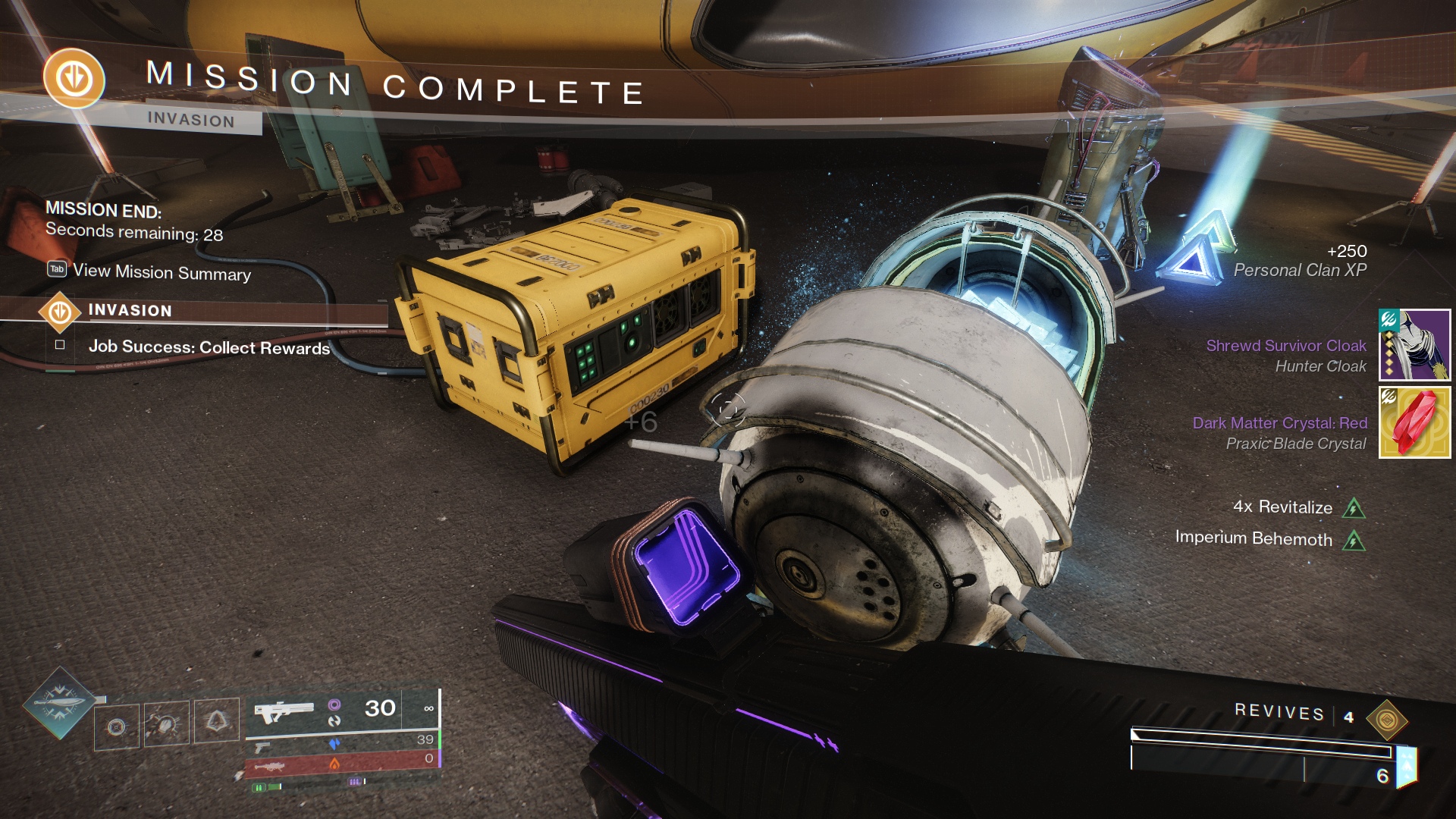
Task: Tick the Job Success: Collect Rewards checkbox
Action: [x=60, y=345]
